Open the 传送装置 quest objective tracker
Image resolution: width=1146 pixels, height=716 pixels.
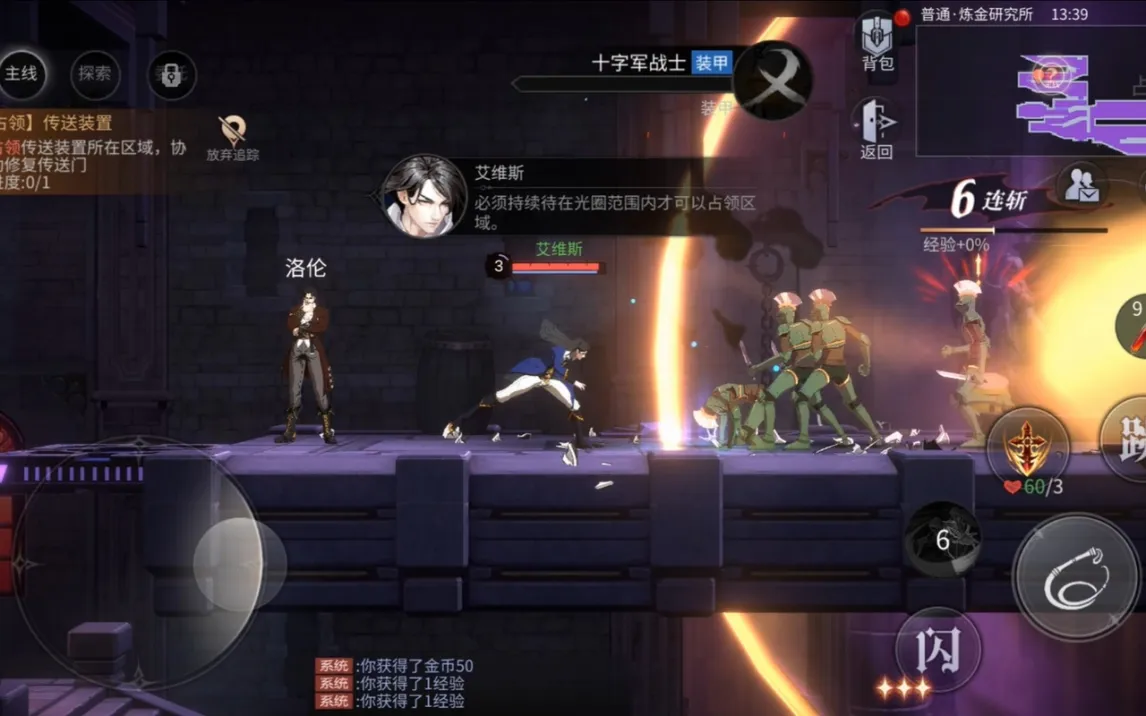coord(90,151)
